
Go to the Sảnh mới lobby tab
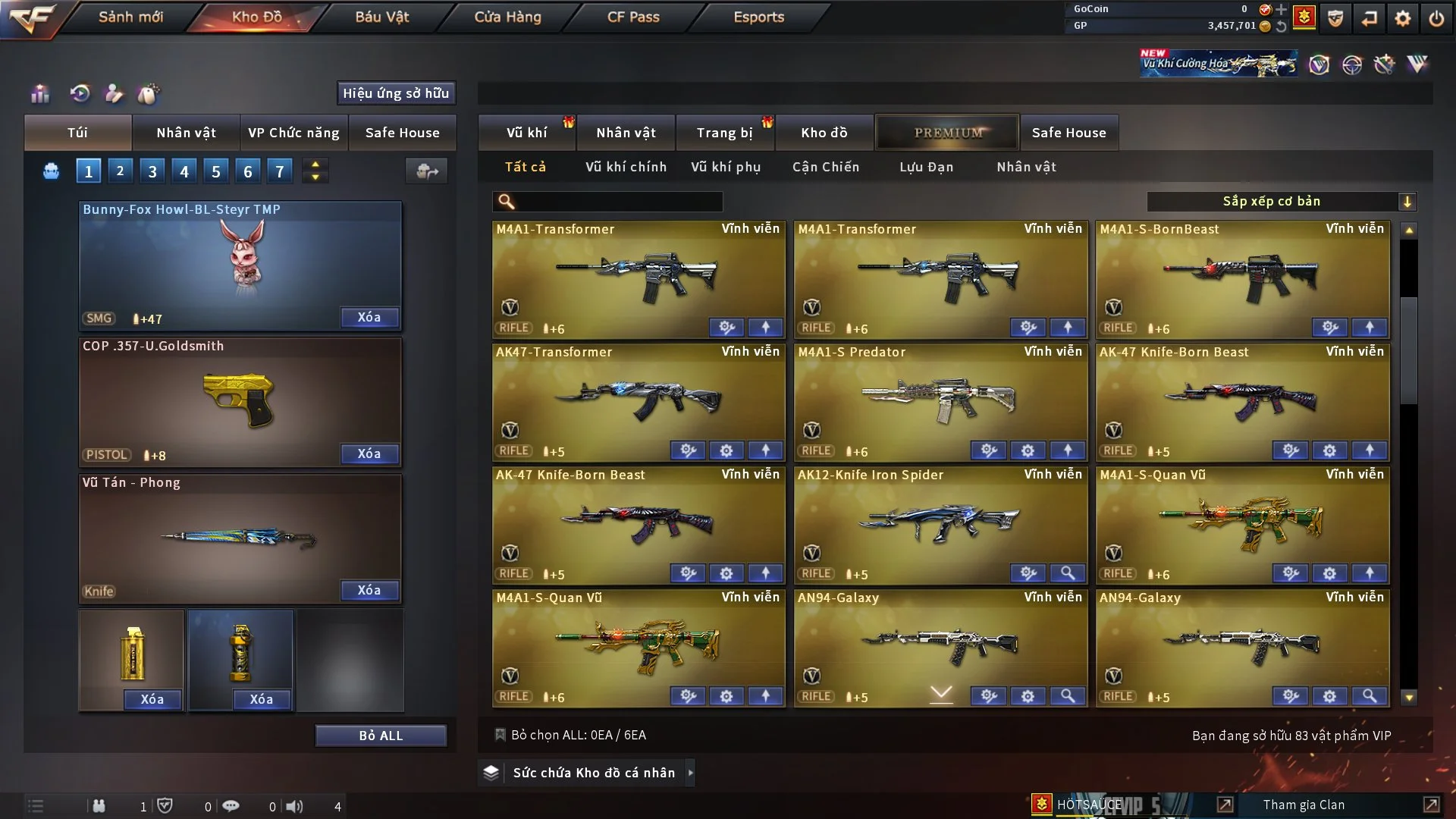click(130, 17)
